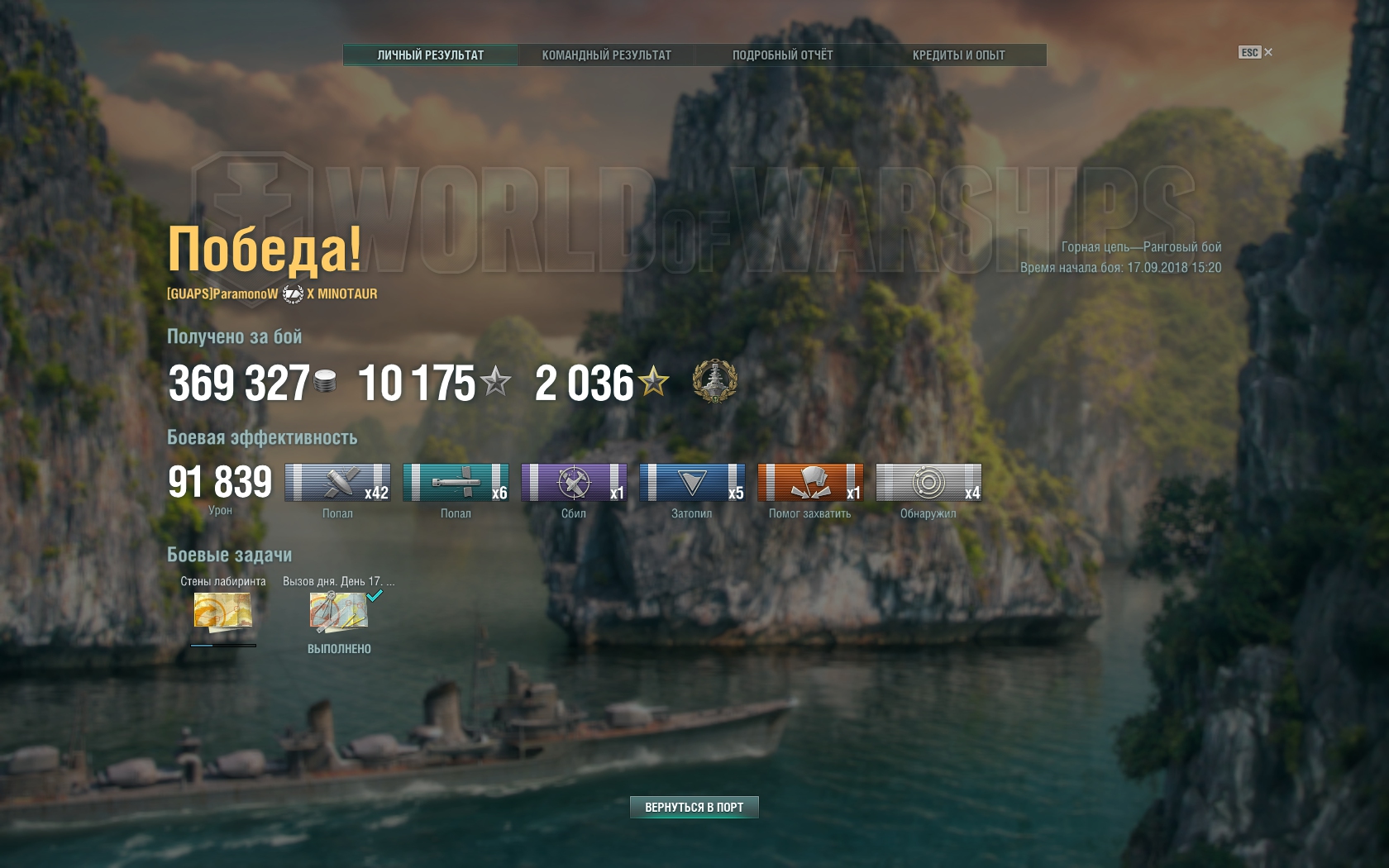
Task: Click Вернуться в порт button
Action: (694, 807)
